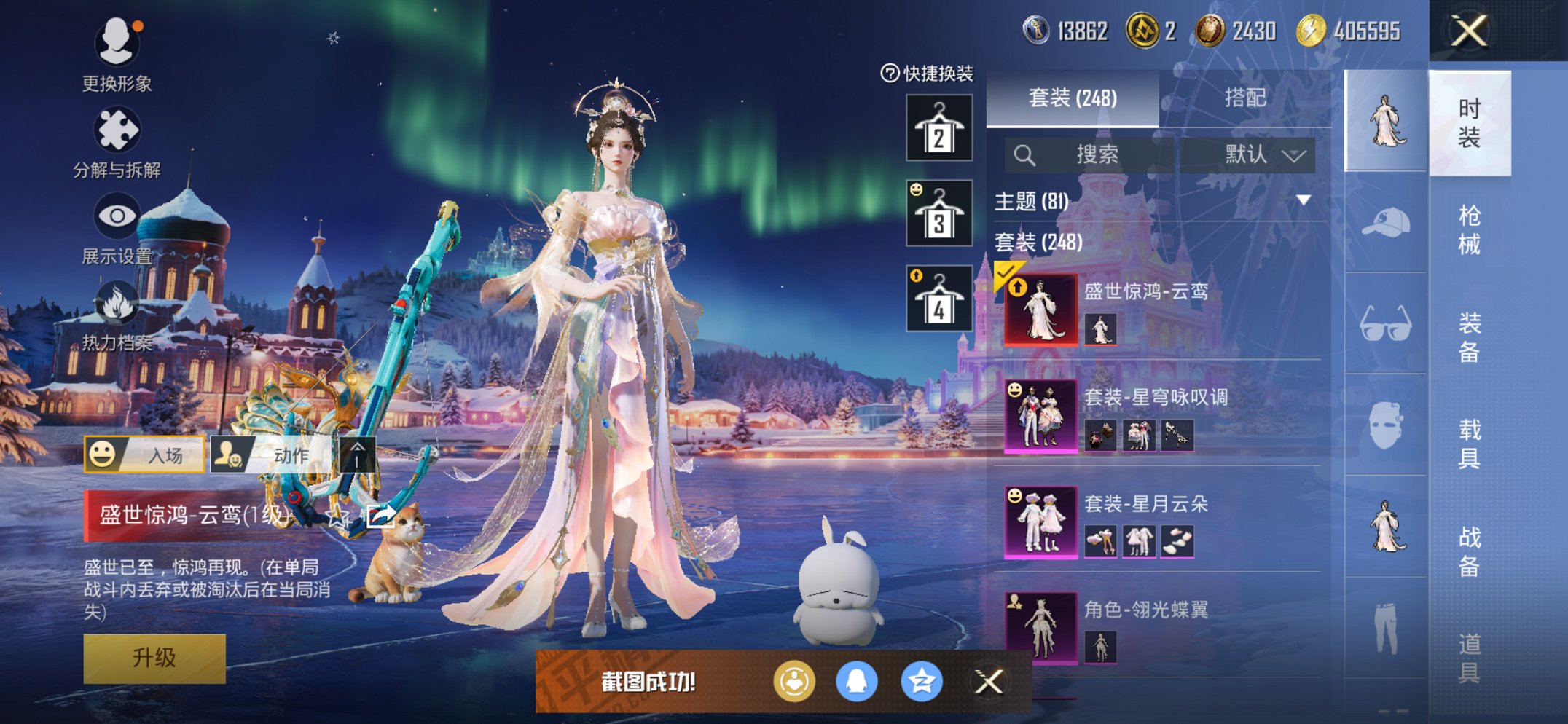Click the 搜索 search field

click(x=1093, y=154)
